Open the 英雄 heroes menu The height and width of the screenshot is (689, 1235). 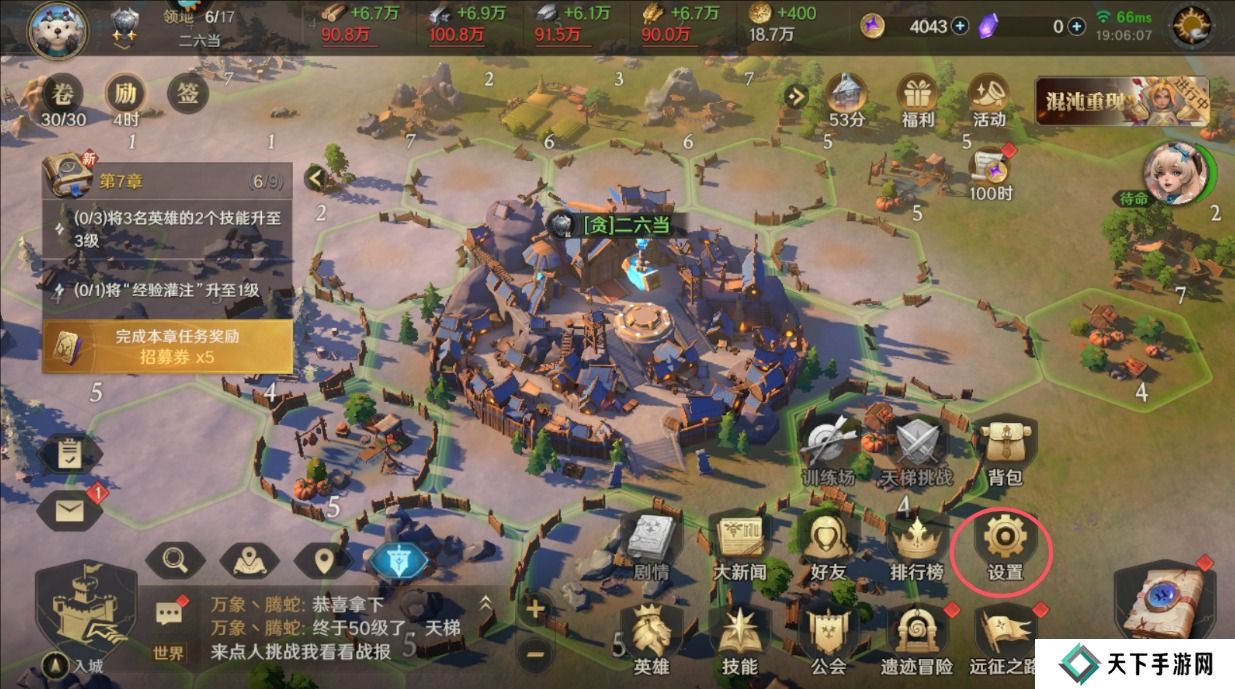point(652,636)
